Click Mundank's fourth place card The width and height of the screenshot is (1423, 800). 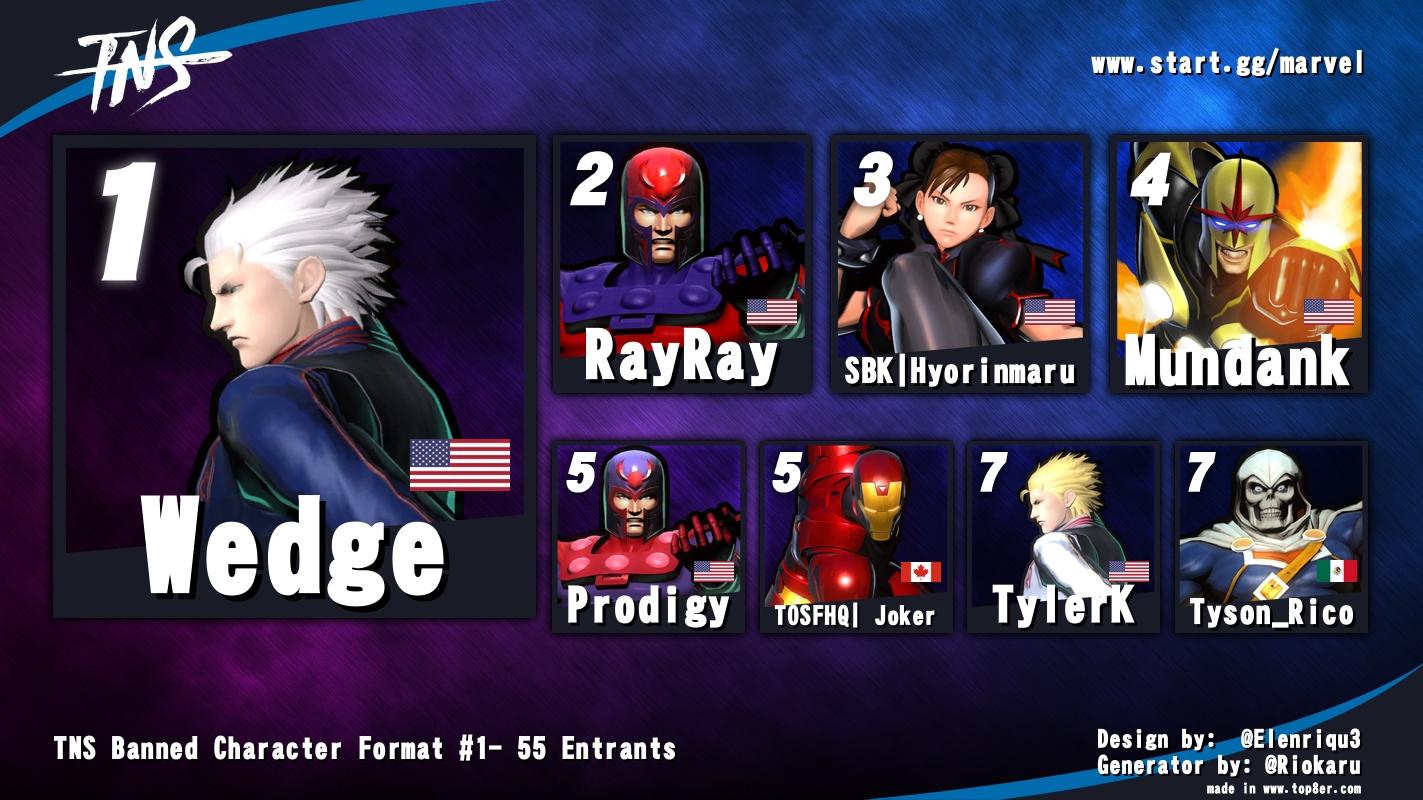(1238, 264)
